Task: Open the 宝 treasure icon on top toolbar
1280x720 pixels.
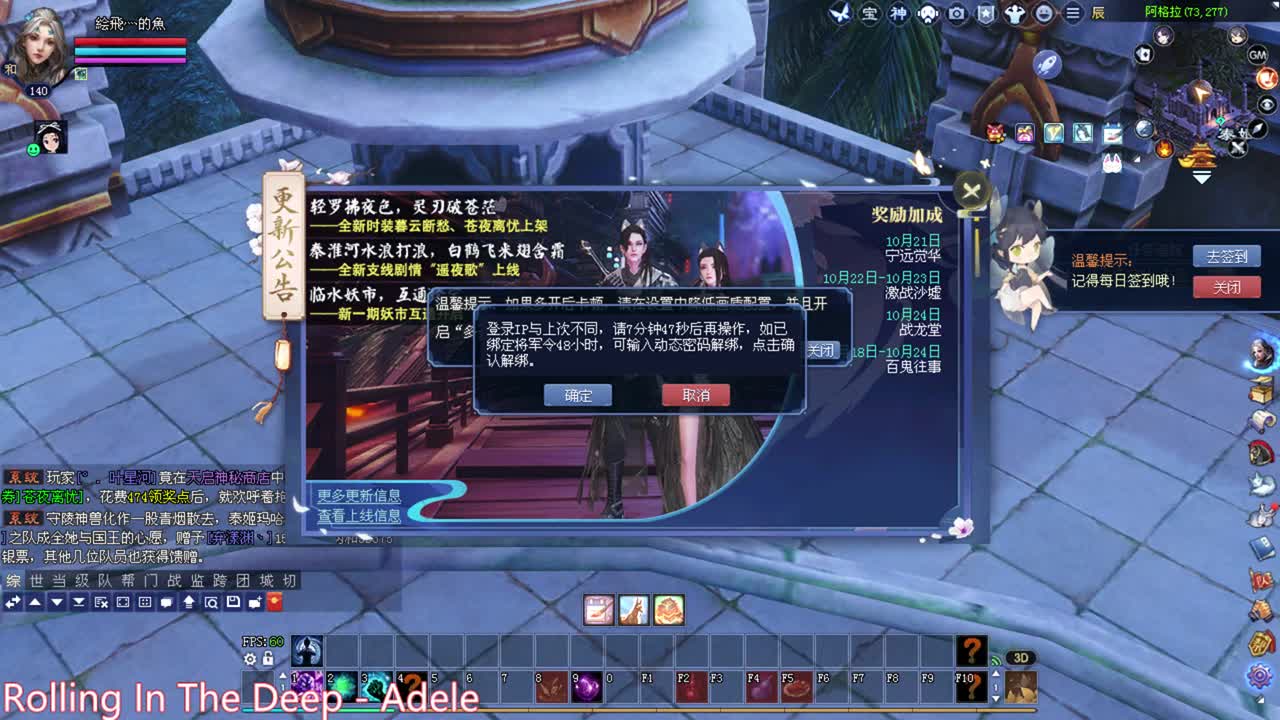Action: [x=870, y=13]
